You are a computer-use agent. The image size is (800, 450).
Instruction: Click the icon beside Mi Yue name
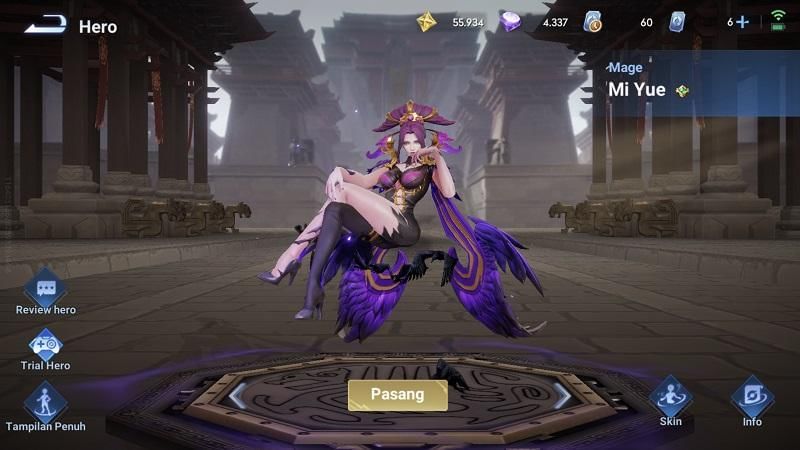683,90
